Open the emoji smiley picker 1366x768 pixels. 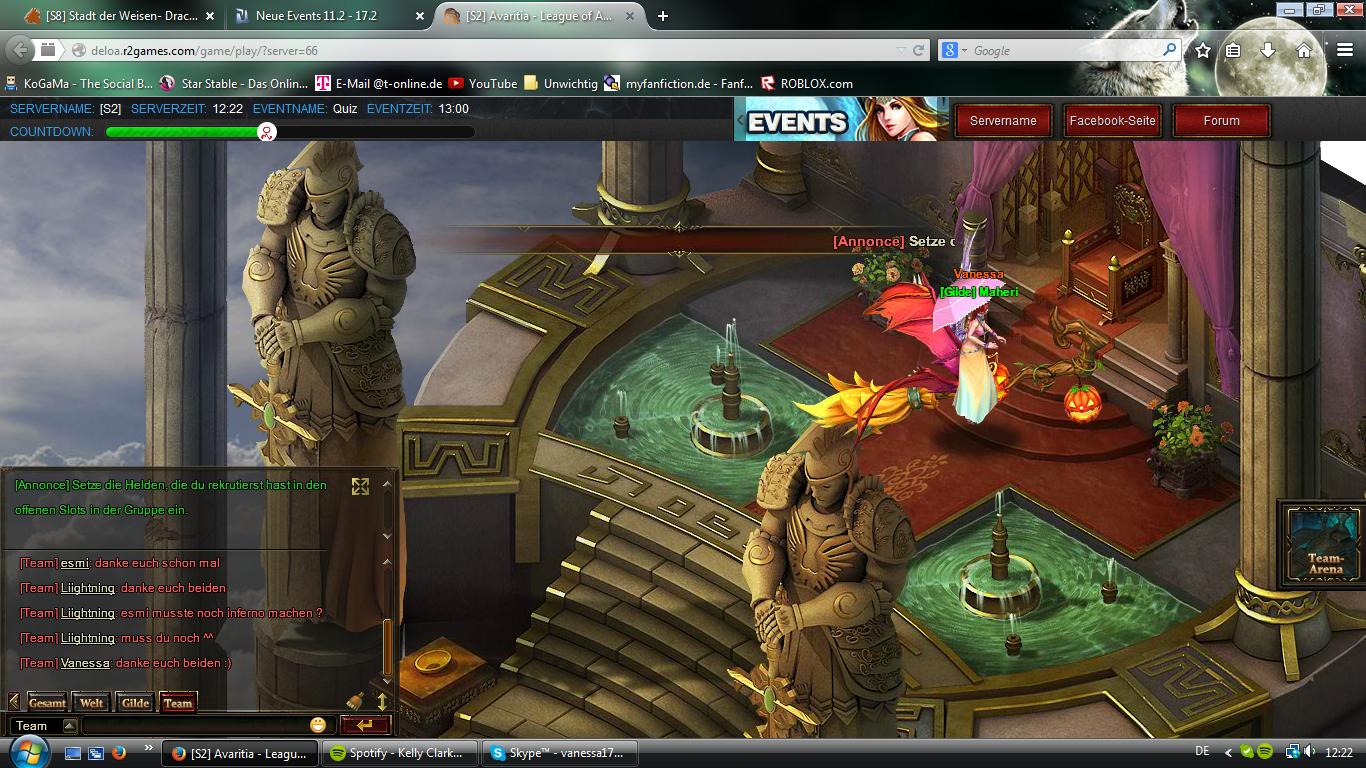click(318, 725)
